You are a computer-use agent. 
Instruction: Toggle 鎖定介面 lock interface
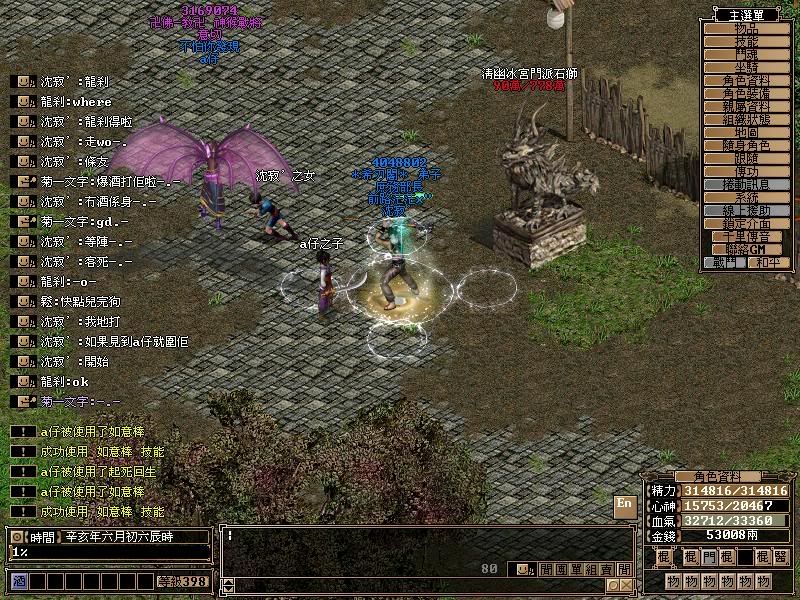[x=746, y=224]
